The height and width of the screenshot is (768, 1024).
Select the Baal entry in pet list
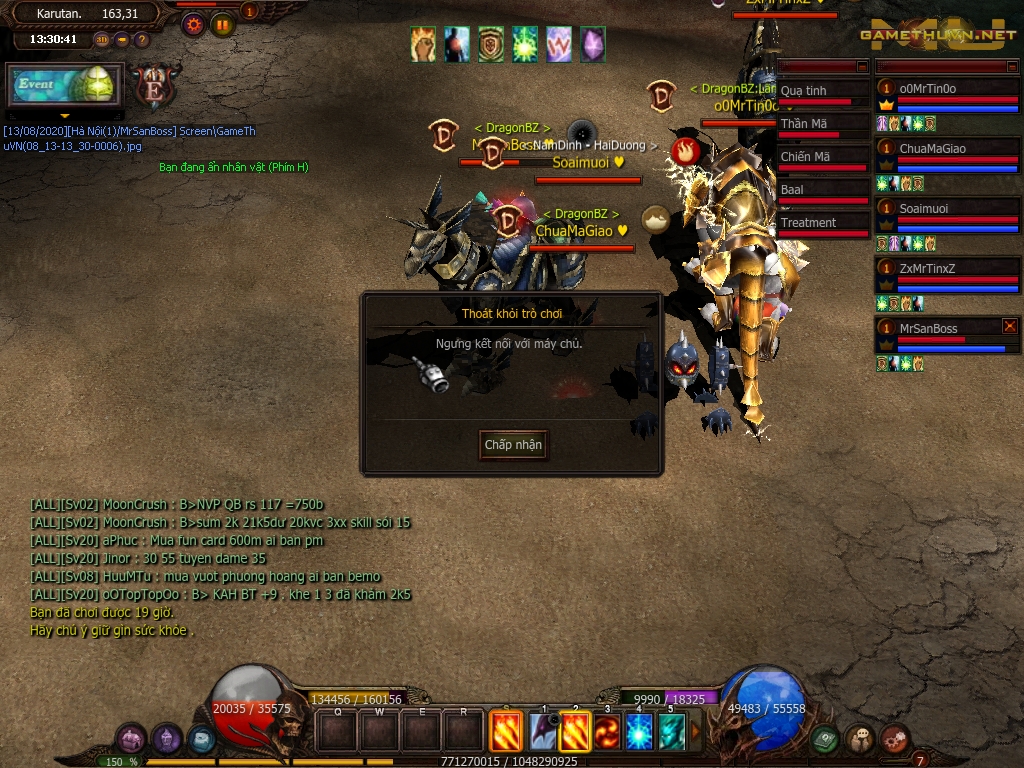pos(822,190)
